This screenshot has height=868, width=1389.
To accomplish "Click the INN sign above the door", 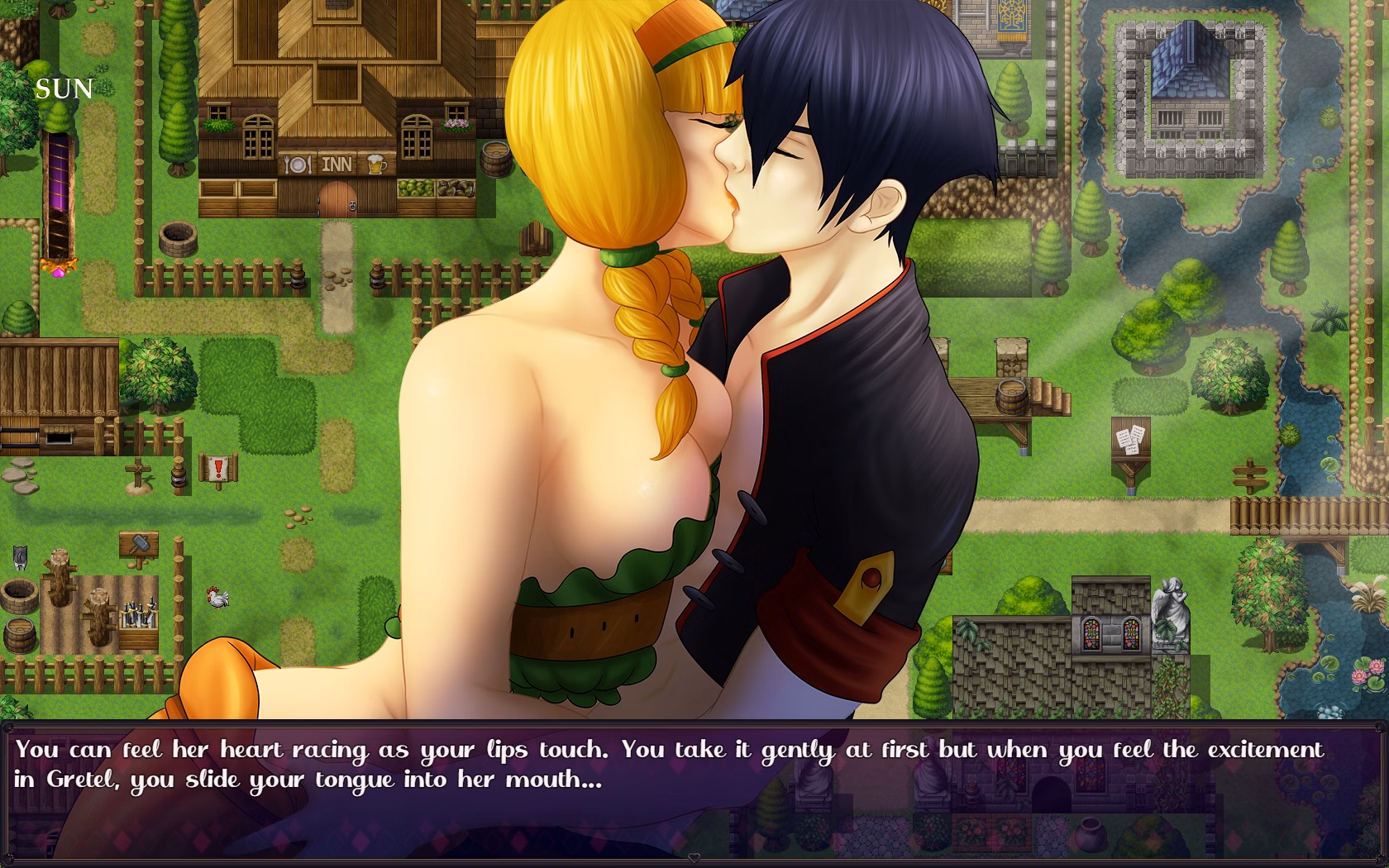I will [337, 162].
